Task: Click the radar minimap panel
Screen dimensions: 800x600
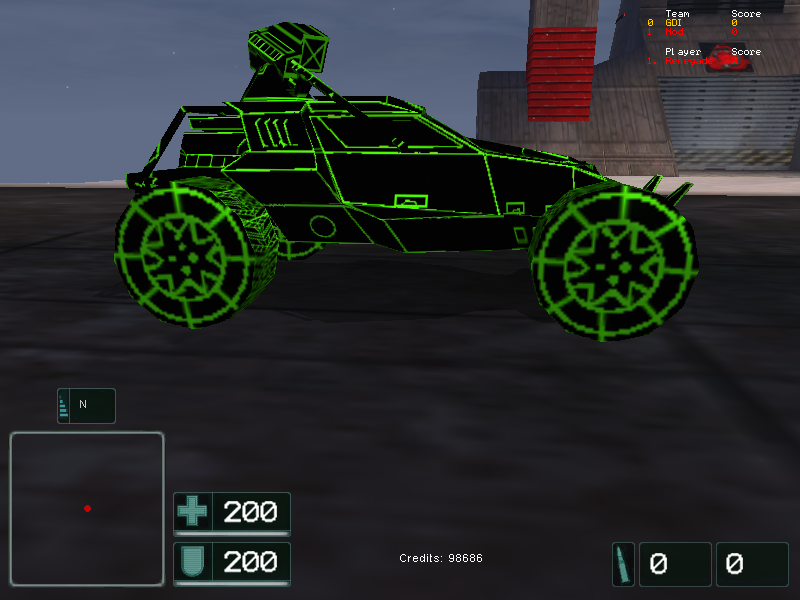Action: 87,508
